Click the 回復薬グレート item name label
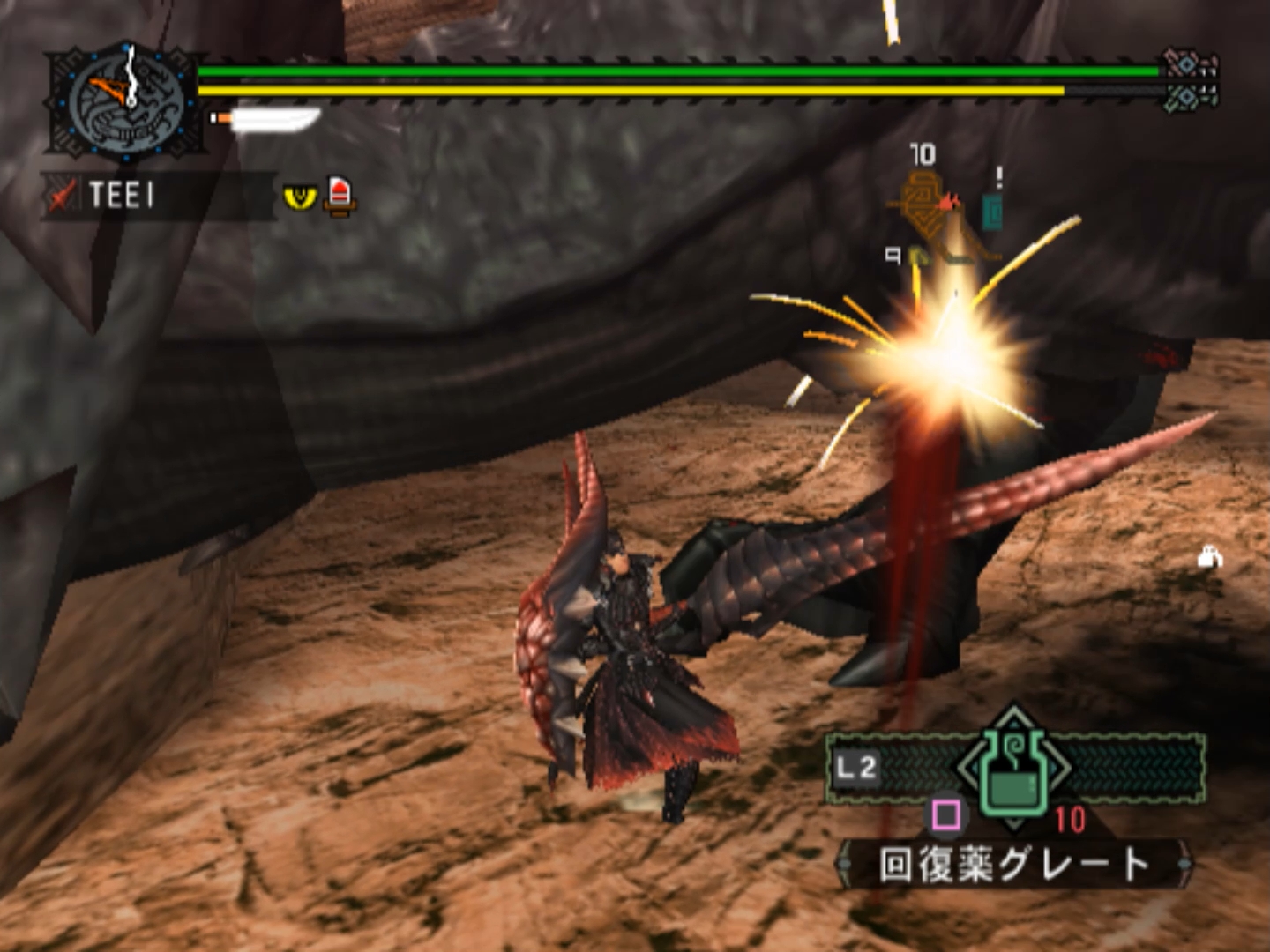This screenshot has width=1270, height=952. [x=1014, y=865]
